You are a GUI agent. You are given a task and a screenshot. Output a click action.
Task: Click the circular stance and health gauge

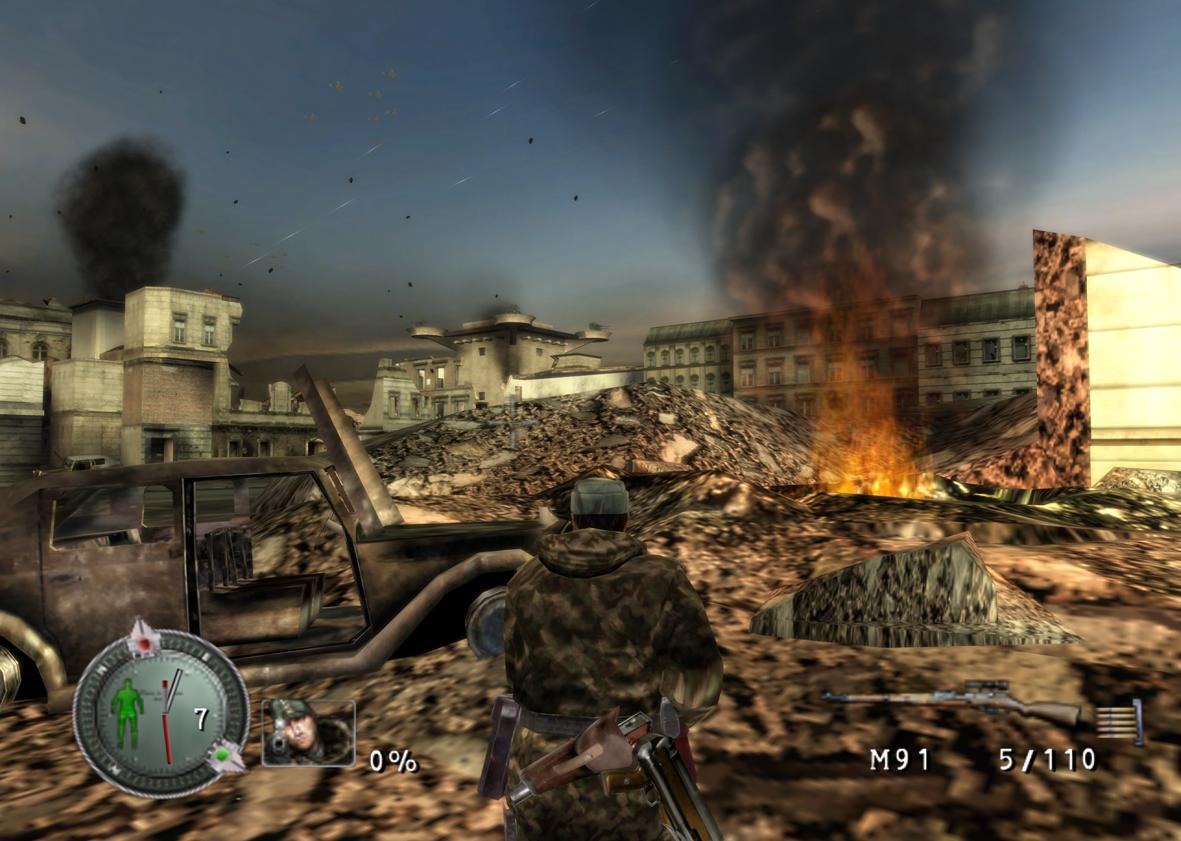[x=160, y=713]
